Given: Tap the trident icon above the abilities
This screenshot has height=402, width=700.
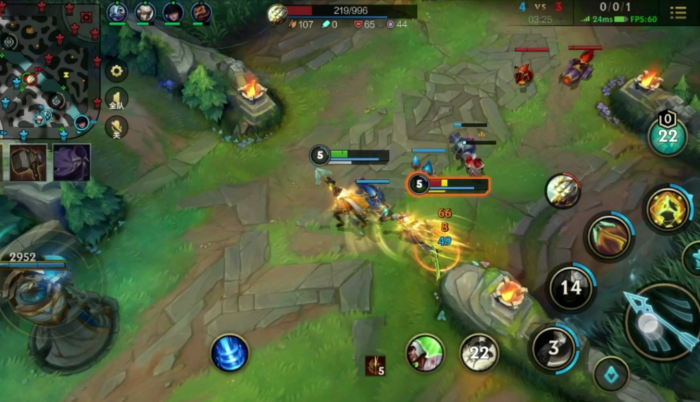Looking at the screenshot, I should coord(563,190).
